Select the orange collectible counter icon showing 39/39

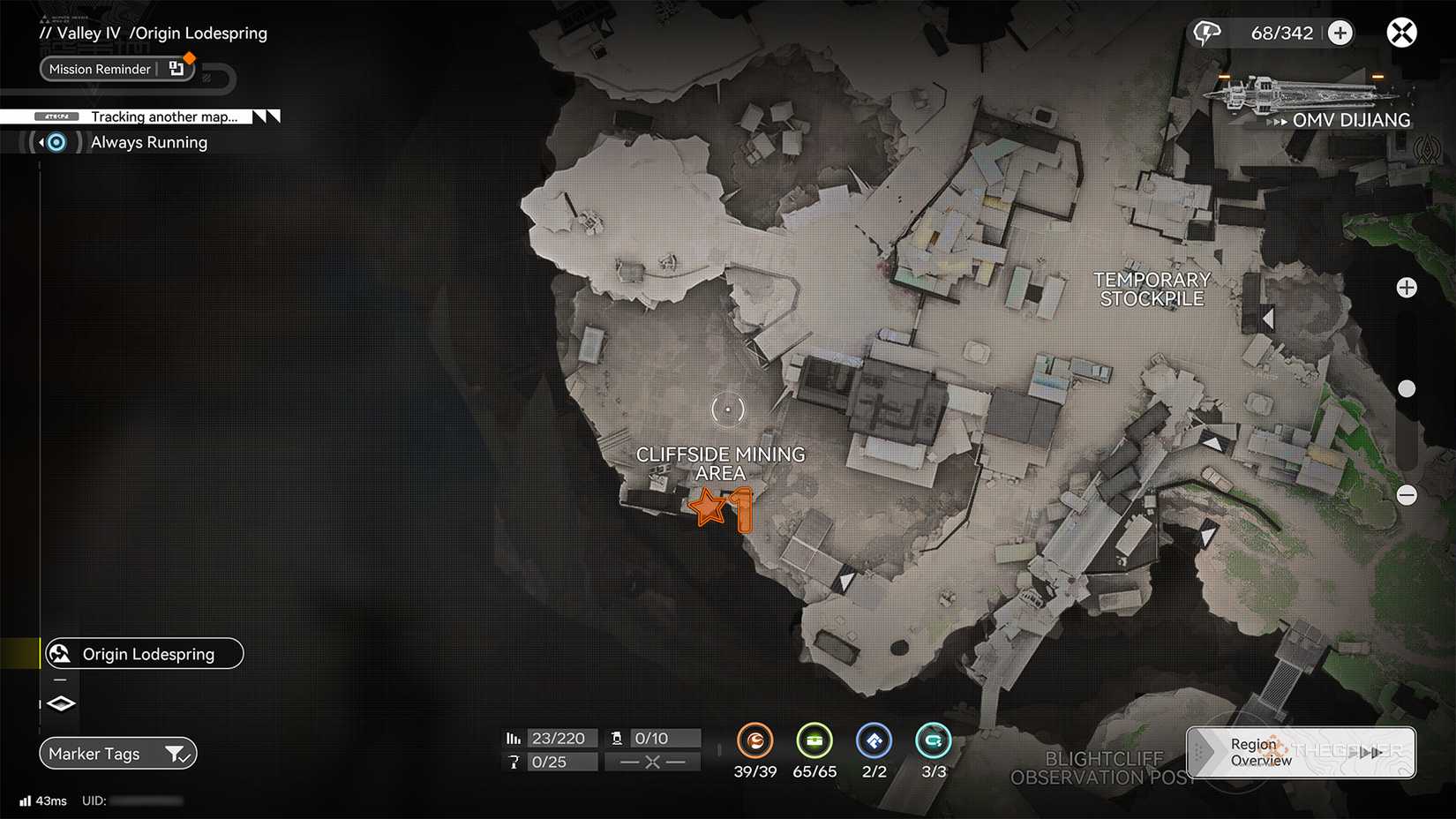click(755, 741)
